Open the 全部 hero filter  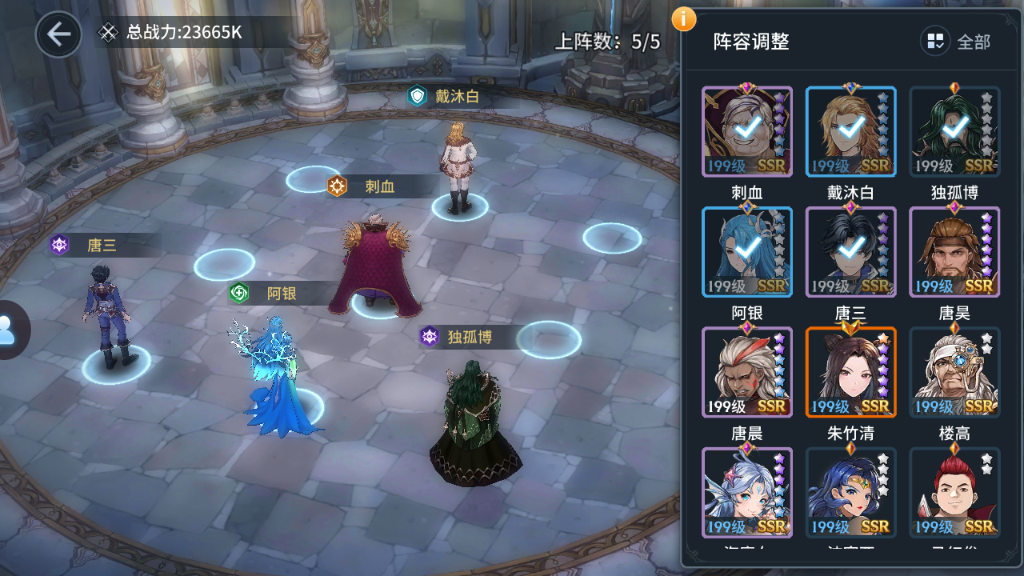coord(958,41)
